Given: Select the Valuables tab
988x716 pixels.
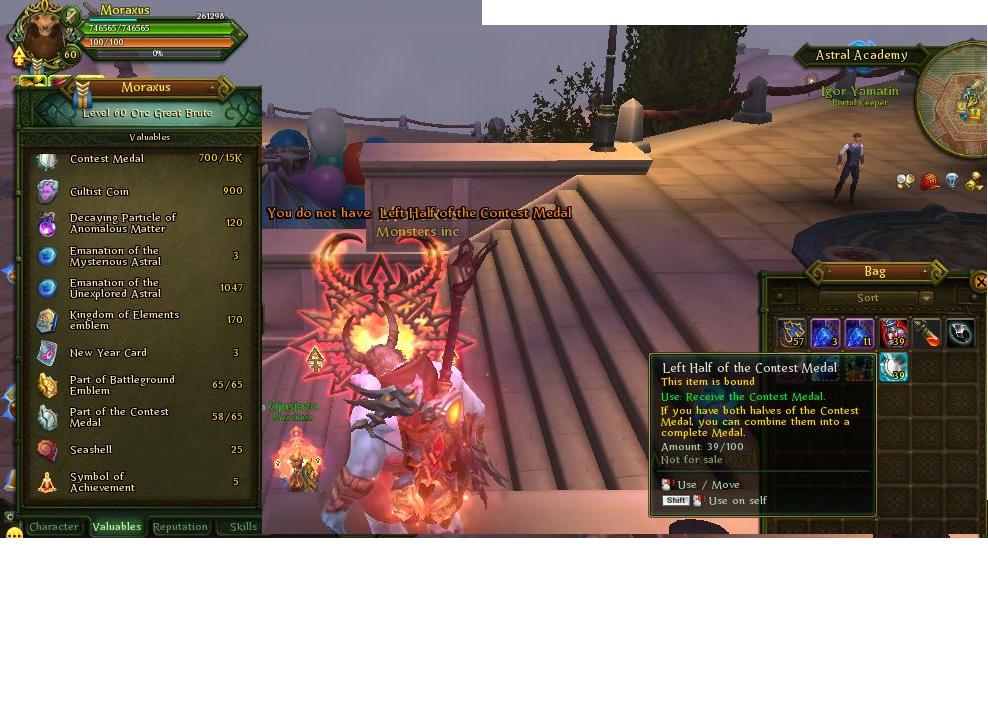Looking at the screenshot, I should (117, 527).
